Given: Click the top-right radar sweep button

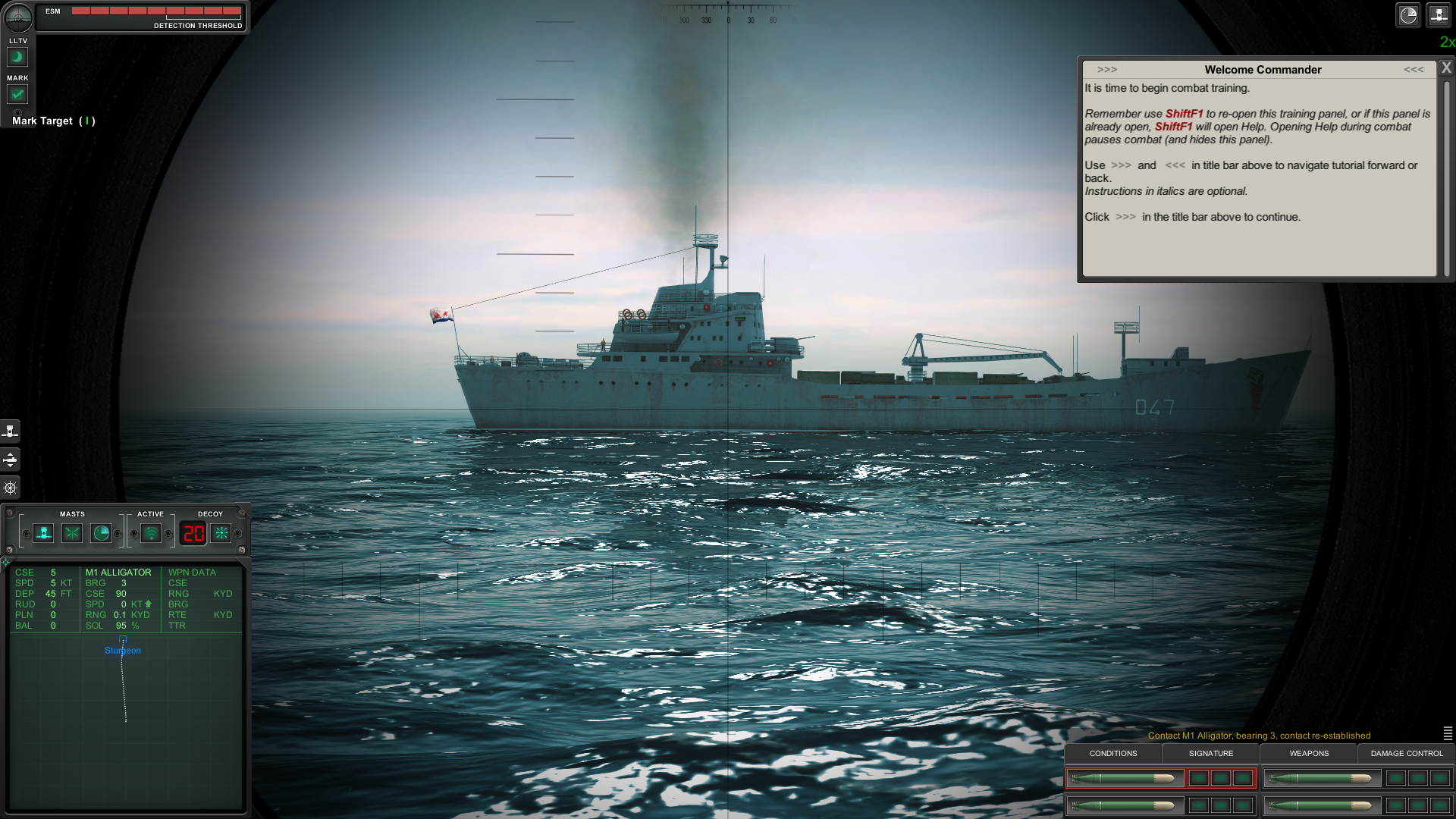Looking at the screenshot, I should pos(1408,15).
